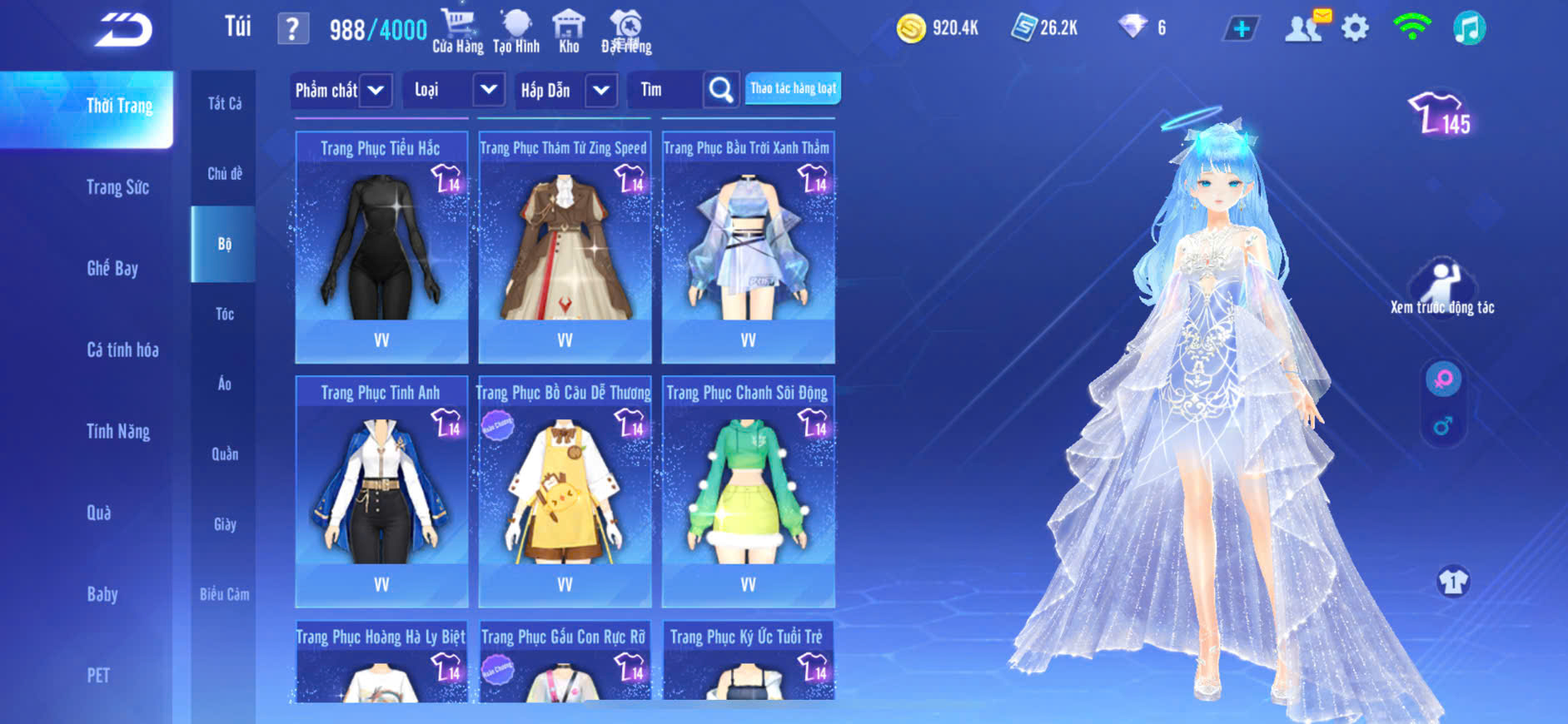
Task: Expand the Phẩm chất dropdown
Action: tap(341, 90)
